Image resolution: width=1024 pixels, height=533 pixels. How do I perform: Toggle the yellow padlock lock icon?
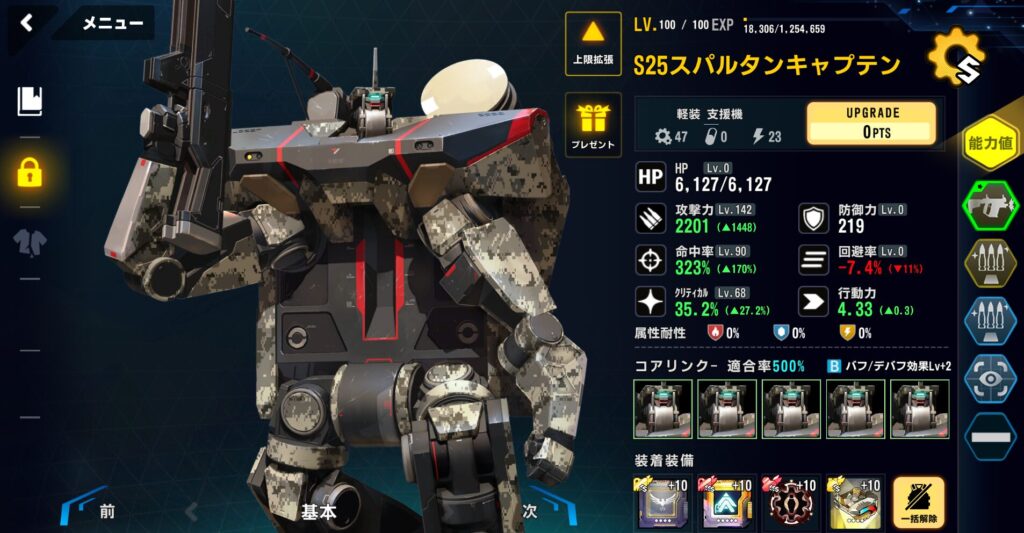tap(29, 173)
